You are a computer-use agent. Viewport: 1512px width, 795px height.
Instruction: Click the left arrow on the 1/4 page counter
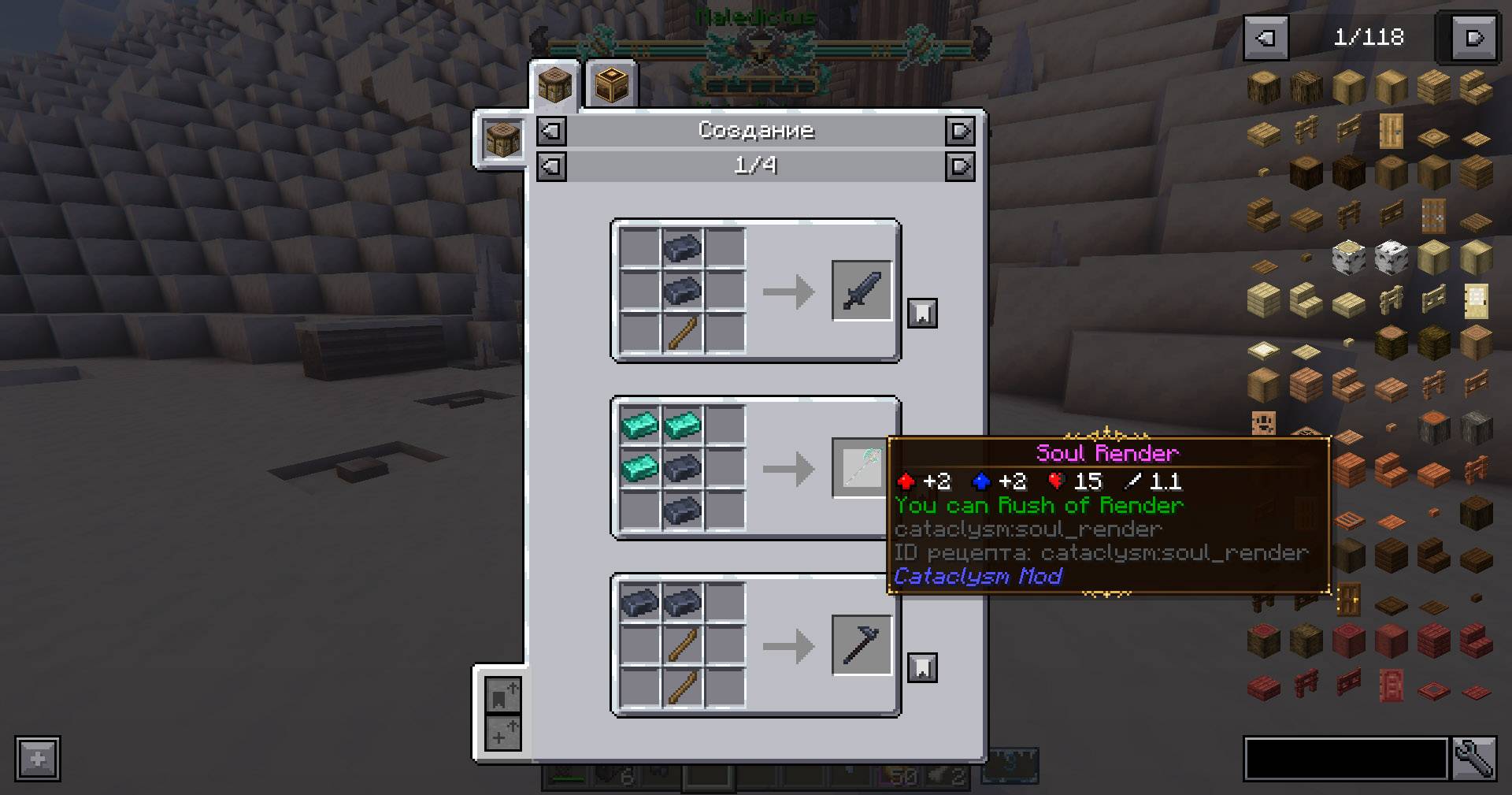(550, 166)
